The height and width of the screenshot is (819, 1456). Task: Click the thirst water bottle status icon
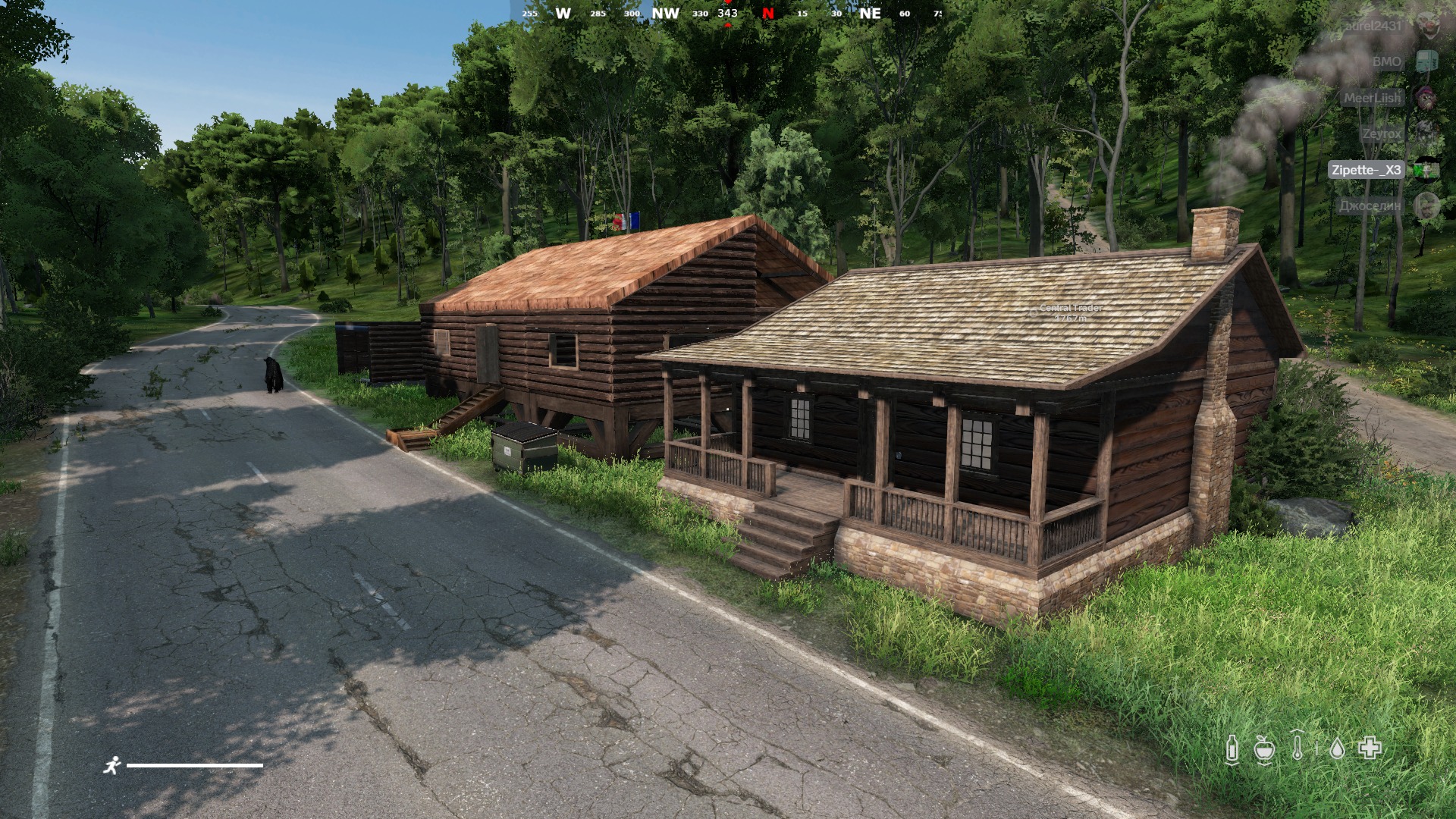point(1232,749)
